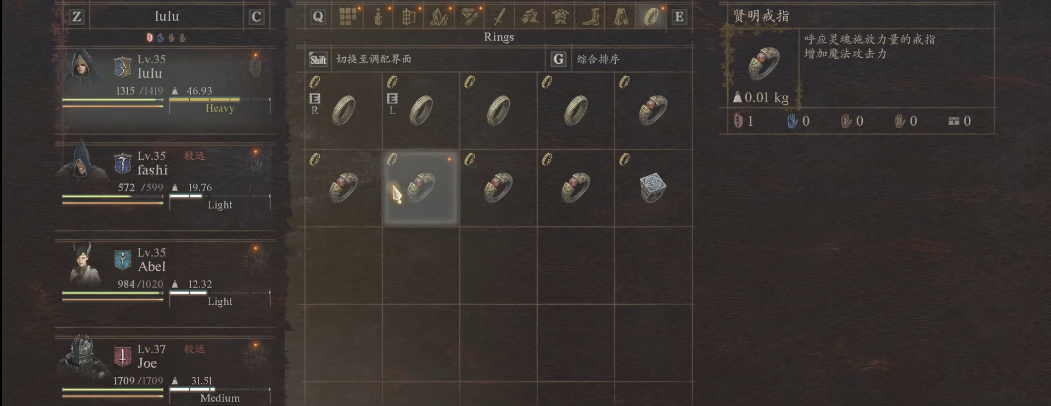The image size is (1051, 406).
Task: Switch to the cloak equipment tab
Action: [x=621, y=16]
